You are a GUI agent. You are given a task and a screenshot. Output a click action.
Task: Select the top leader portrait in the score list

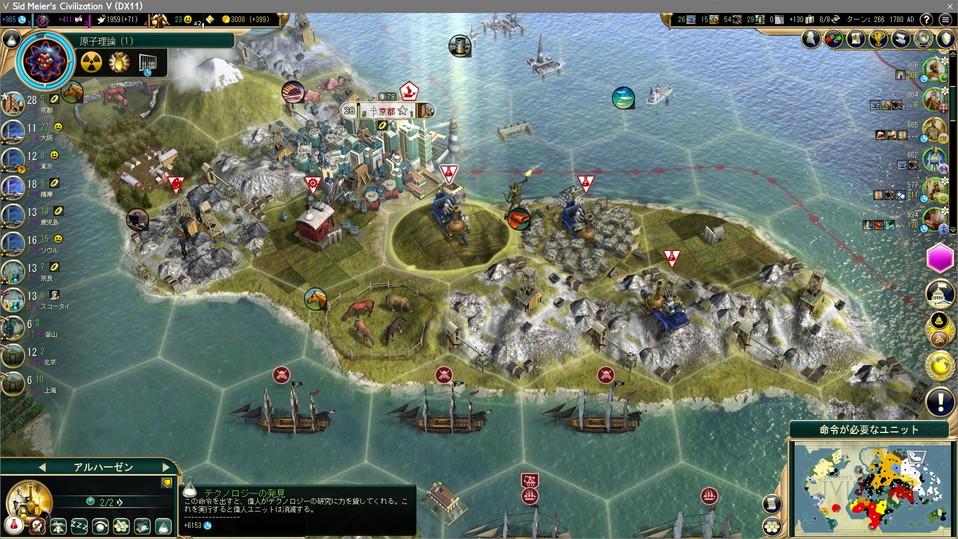[934, 69]
